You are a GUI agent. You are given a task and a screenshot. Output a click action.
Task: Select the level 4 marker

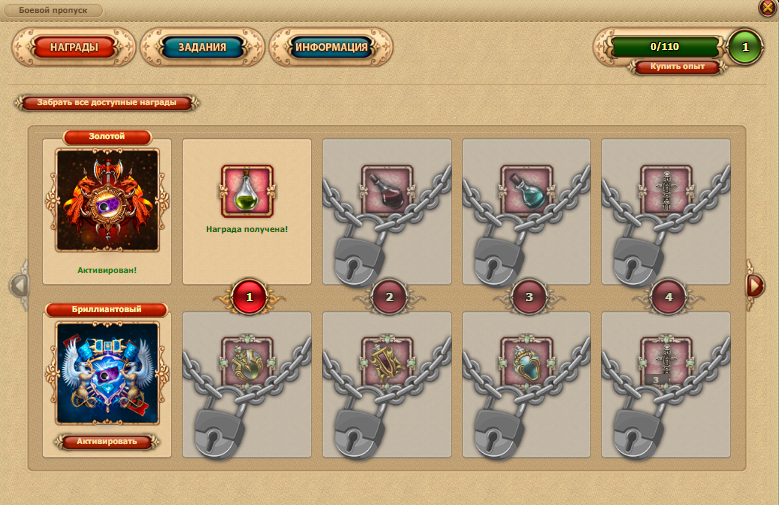[x=666, y=296]
